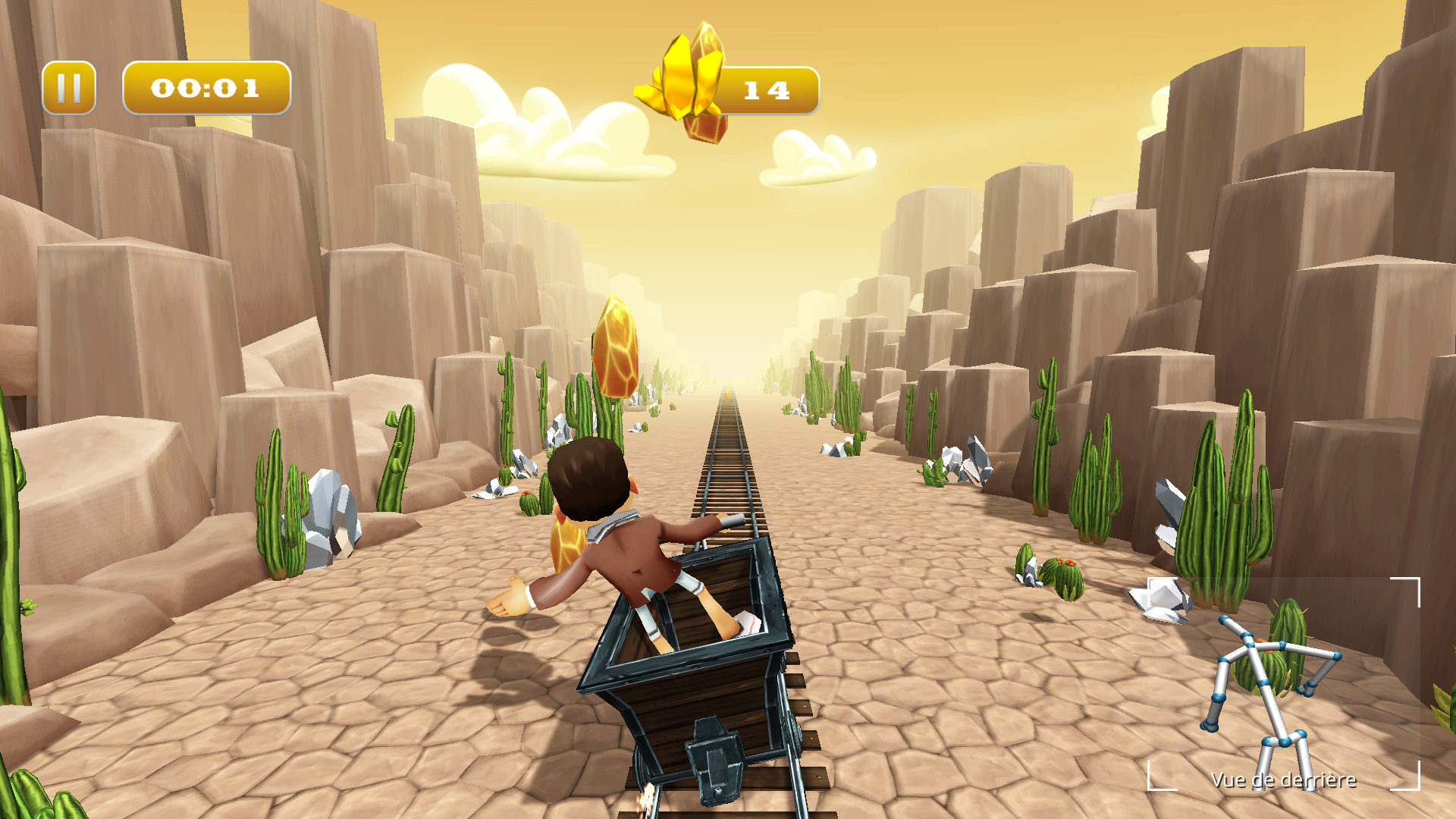Toggle the pause state of the game
Viewport: 1456px width, 819px height.
tap(71, 87)
